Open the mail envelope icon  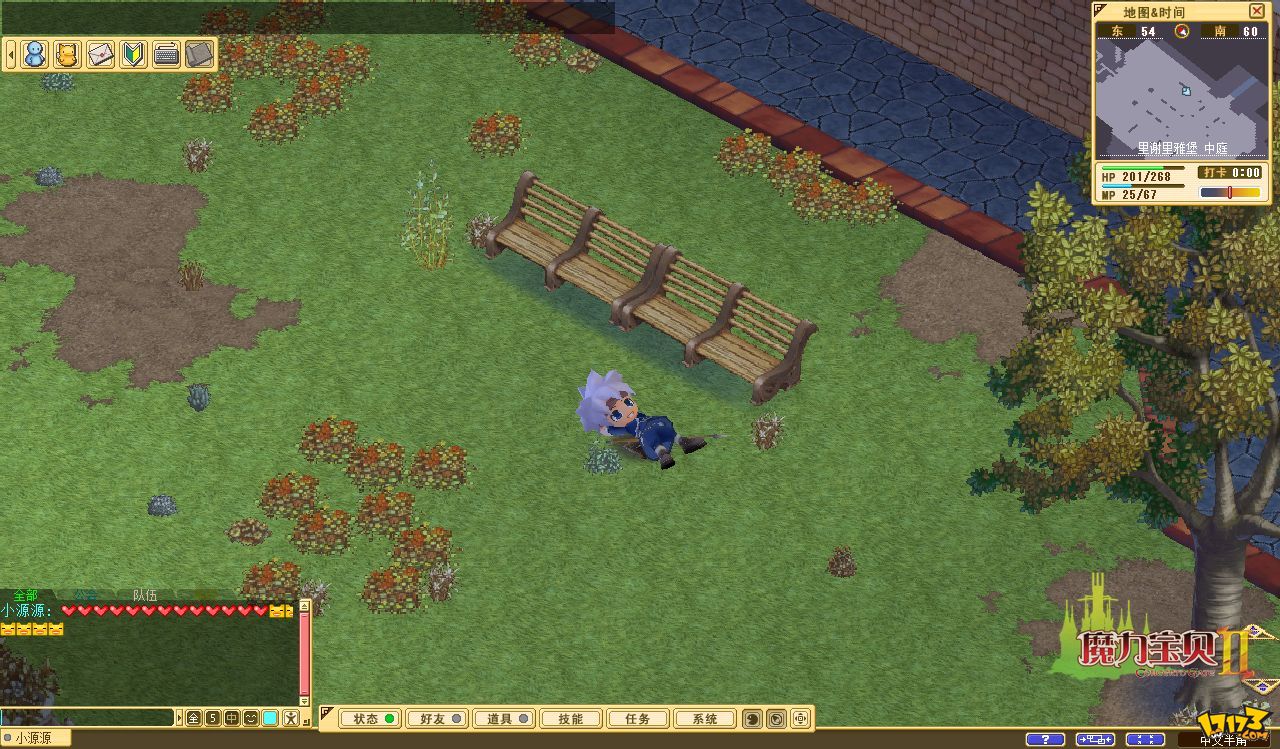100,54
